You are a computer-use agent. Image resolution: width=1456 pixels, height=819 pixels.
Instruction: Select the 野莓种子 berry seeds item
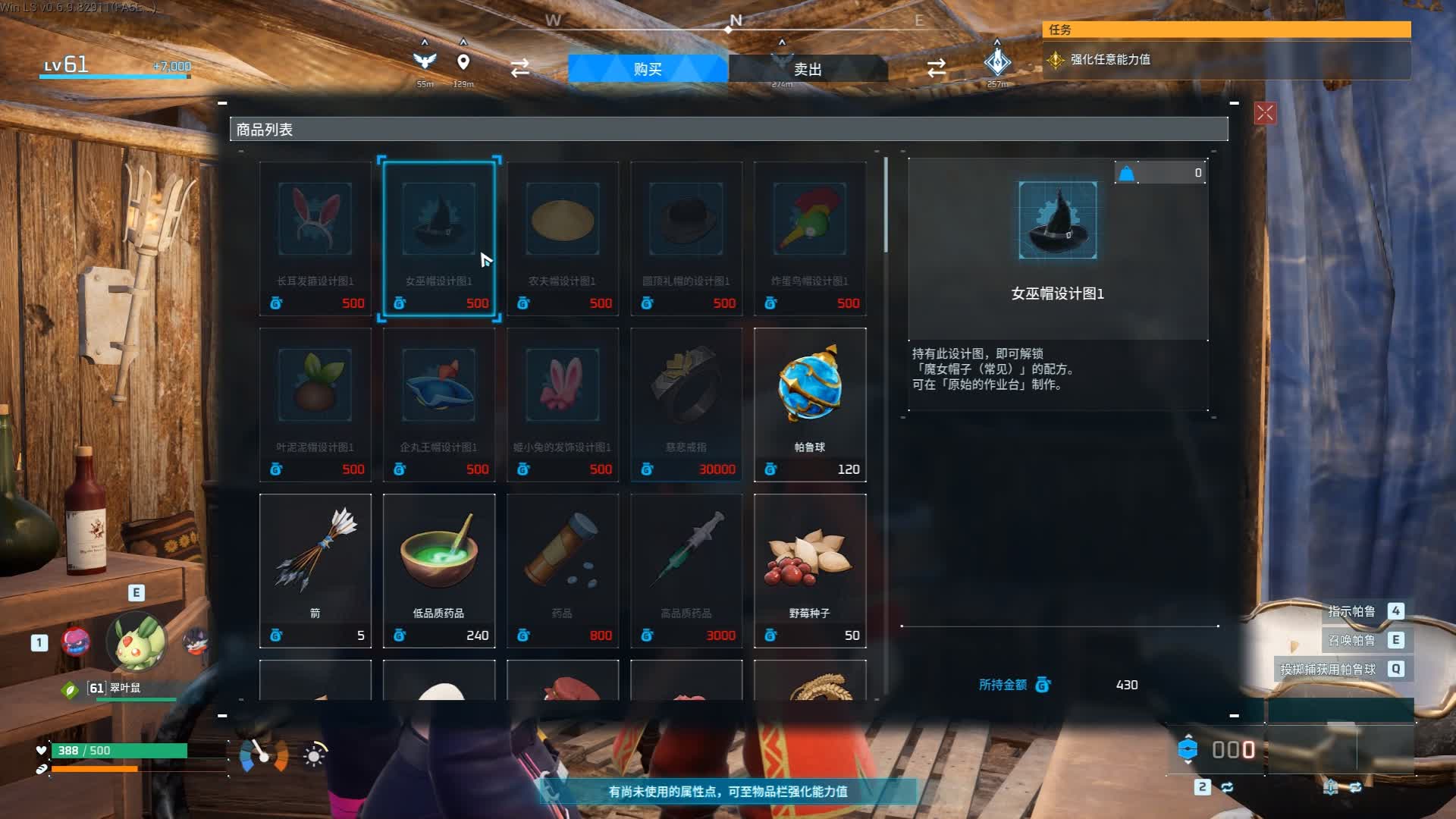click(809, 570)
